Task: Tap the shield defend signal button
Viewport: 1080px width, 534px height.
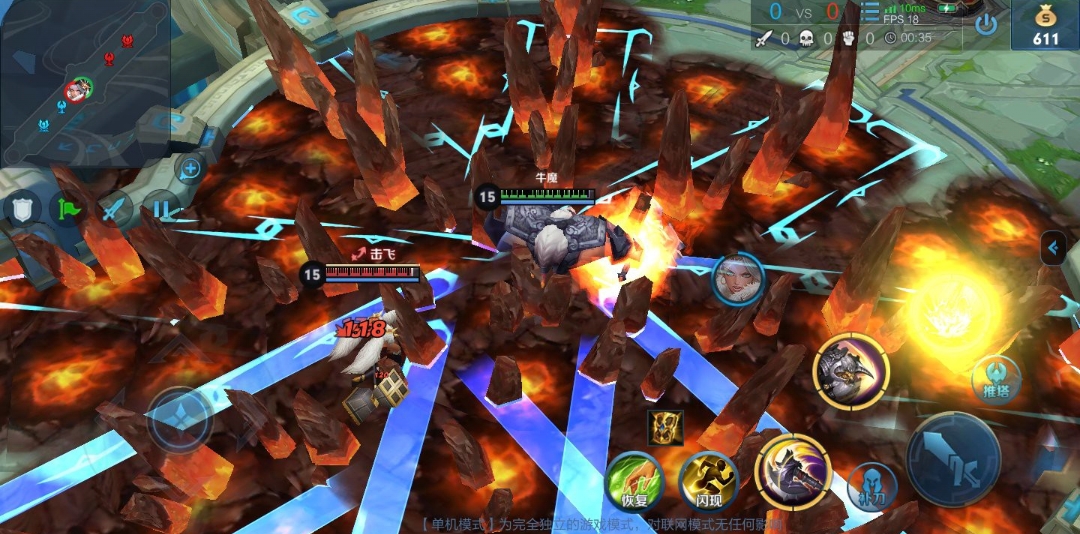Action: (23, 210)
